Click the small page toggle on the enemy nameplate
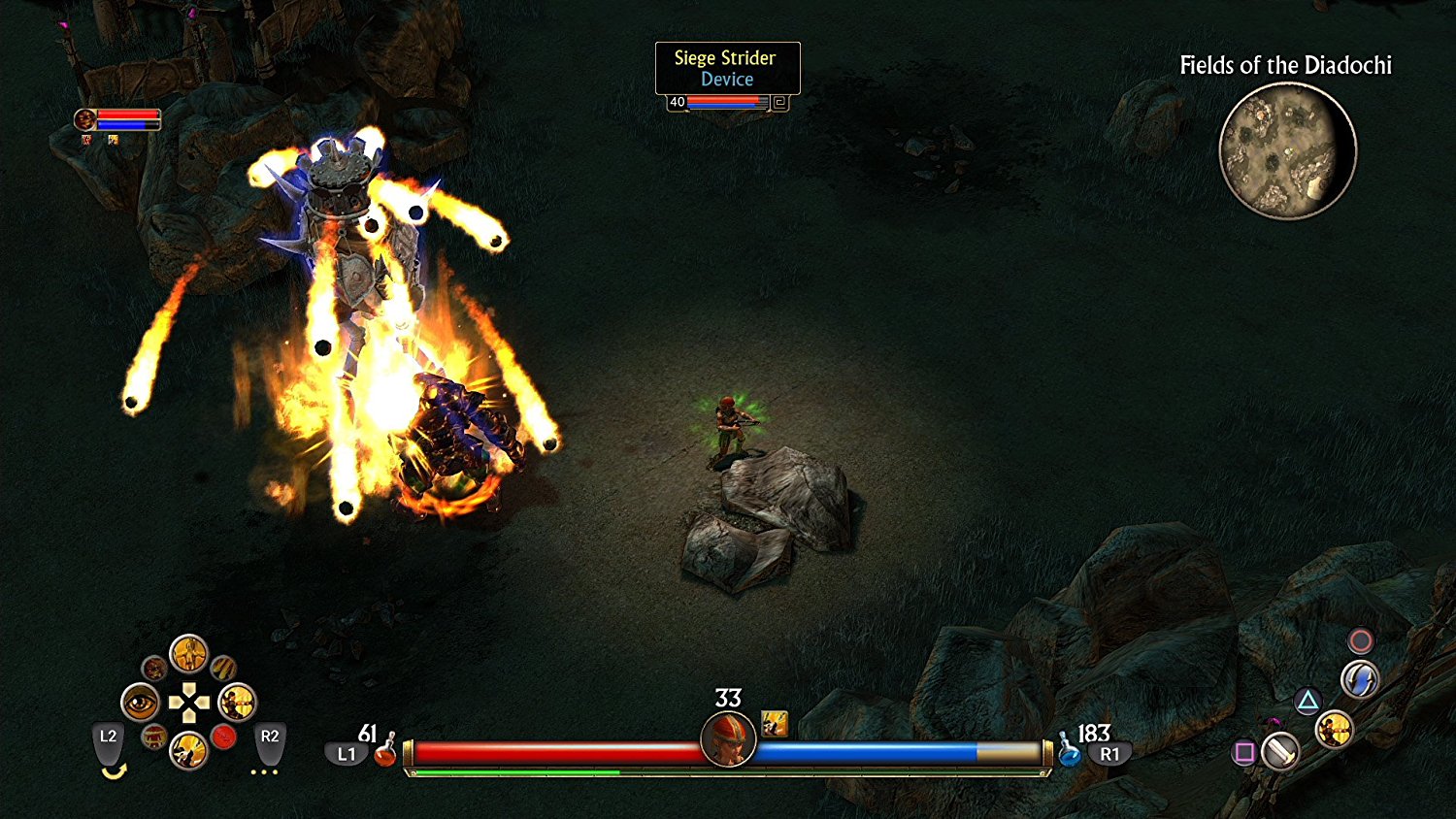This screenshot has width=1456, height=819. pyautogui.click(x=778, y=100)
